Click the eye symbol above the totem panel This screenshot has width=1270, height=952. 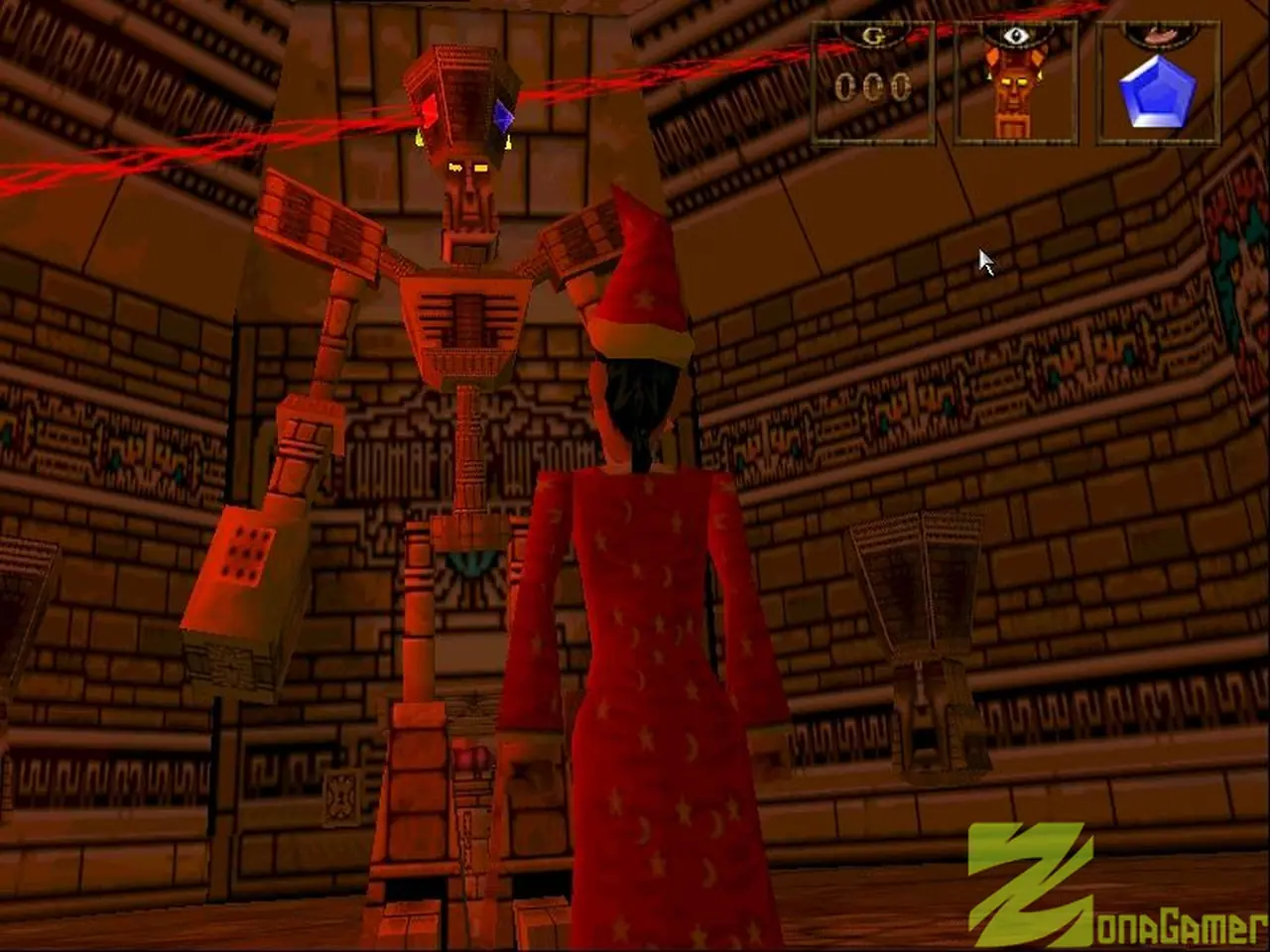(1014, 35)
